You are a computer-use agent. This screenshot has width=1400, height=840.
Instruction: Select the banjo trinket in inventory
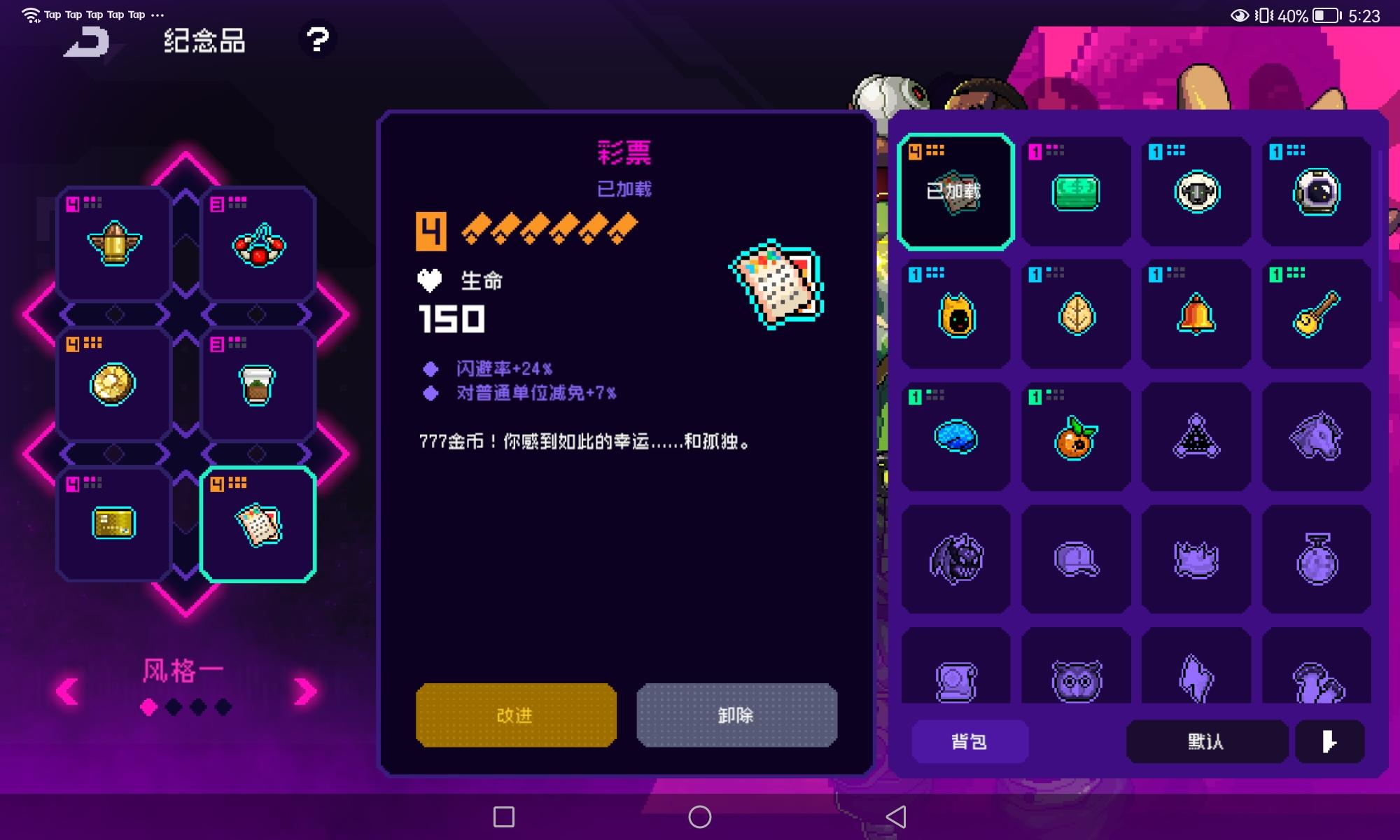pyautogui.click(x=1316, y=315)
